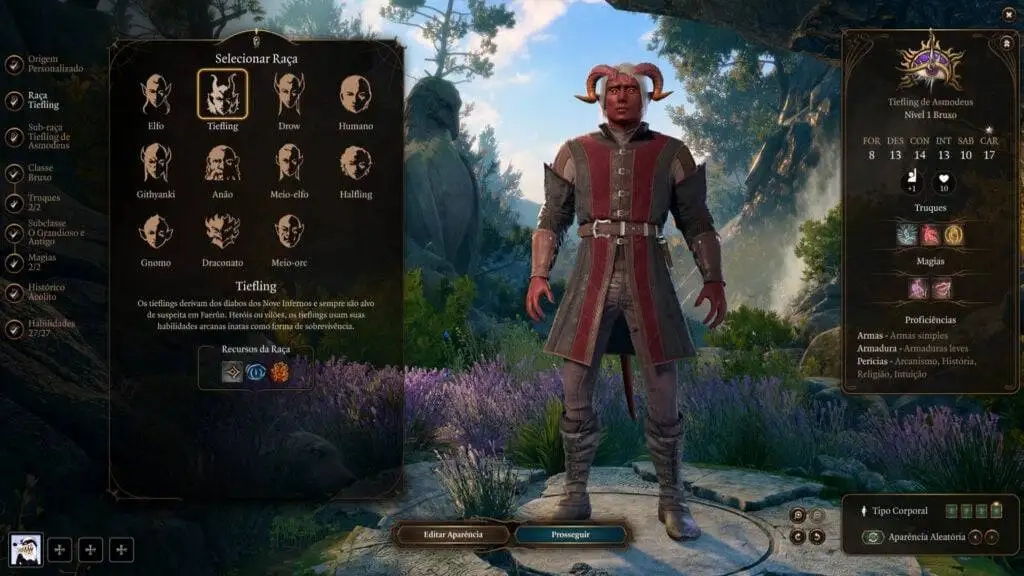Click the Editar Aparência button
Image resolution: width=1024 pixels, height=576 pixels.
pos(453,534)
